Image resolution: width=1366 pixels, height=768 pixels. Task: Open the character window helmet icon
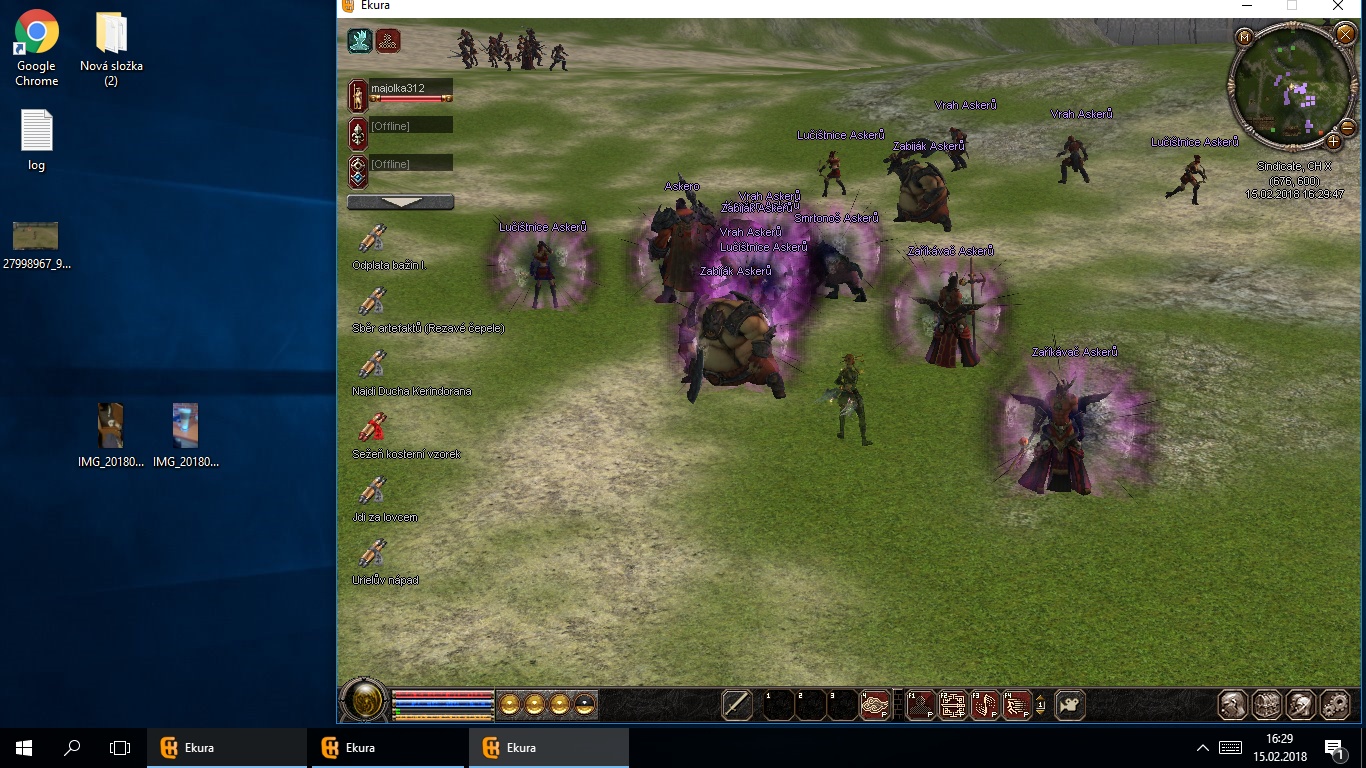[1232, 705]
